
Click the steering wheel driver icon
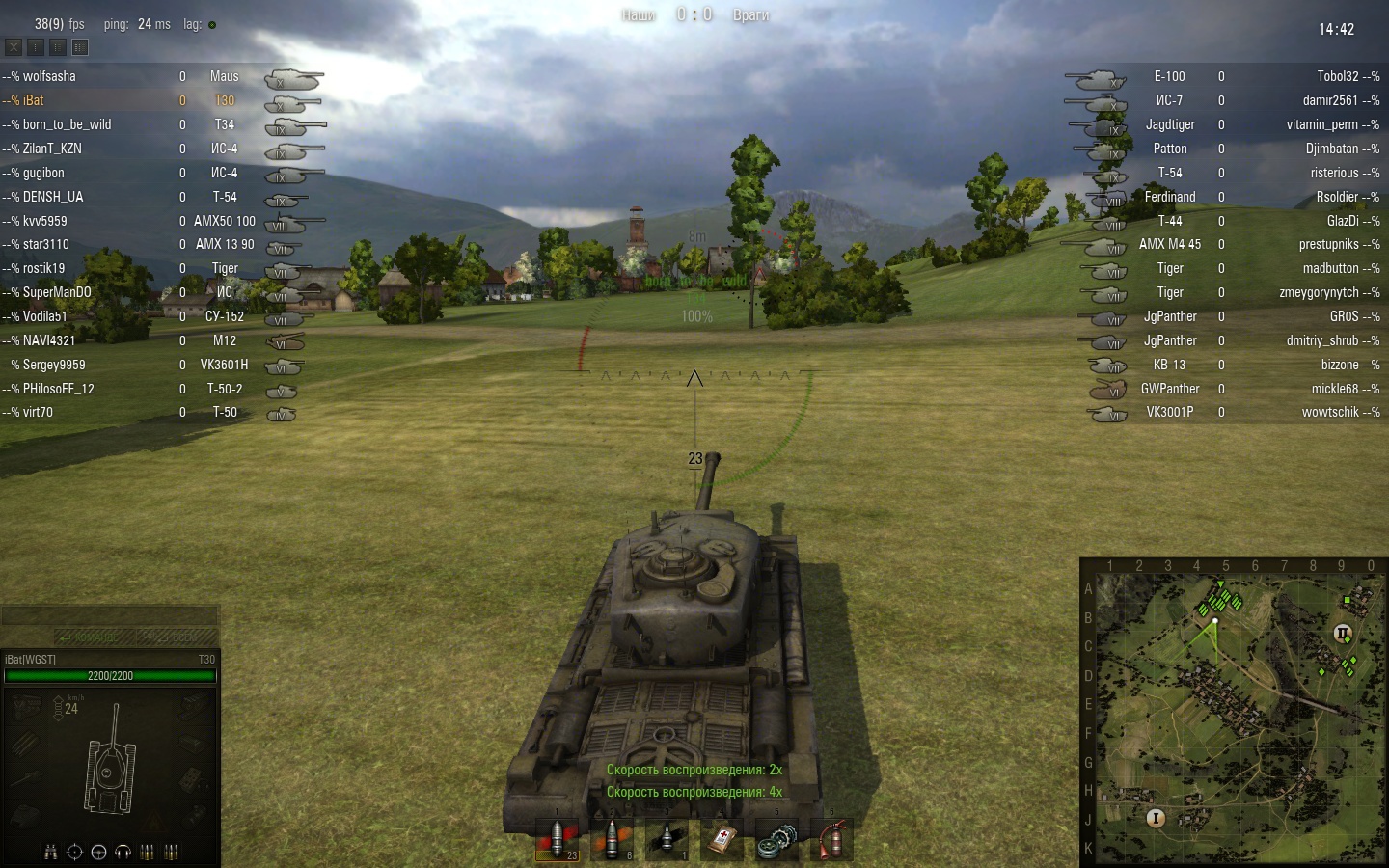(x=98, y=853)
